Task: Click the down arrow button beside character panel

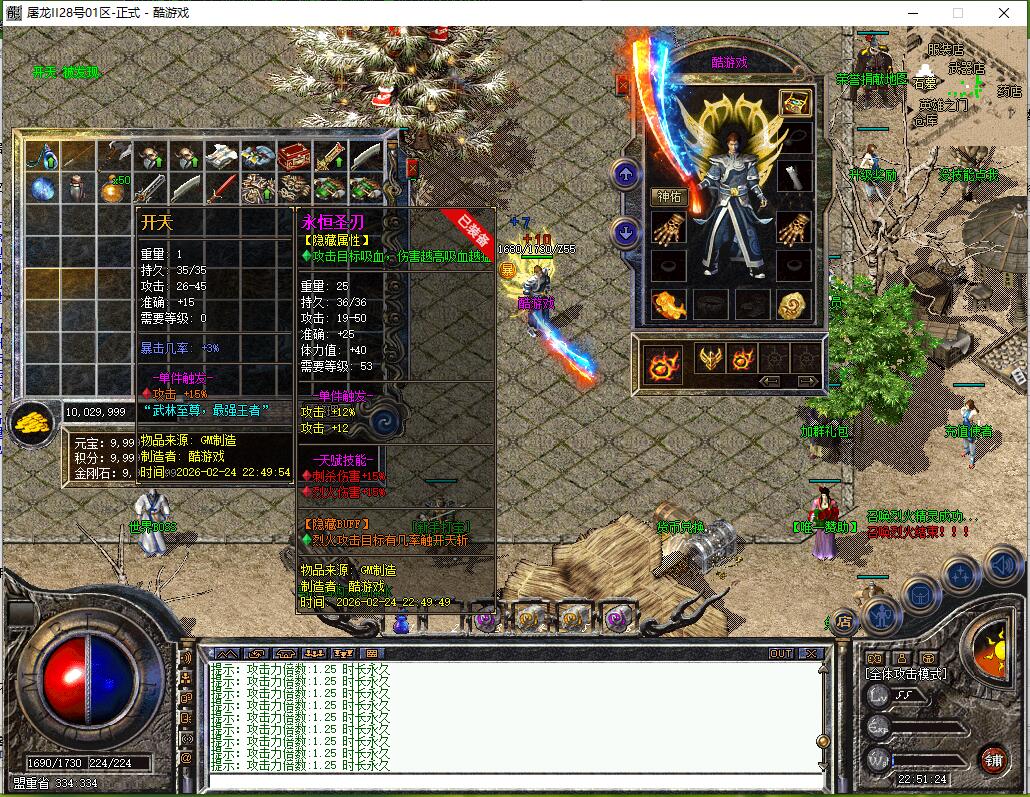Action: click(x=626, y=234)
